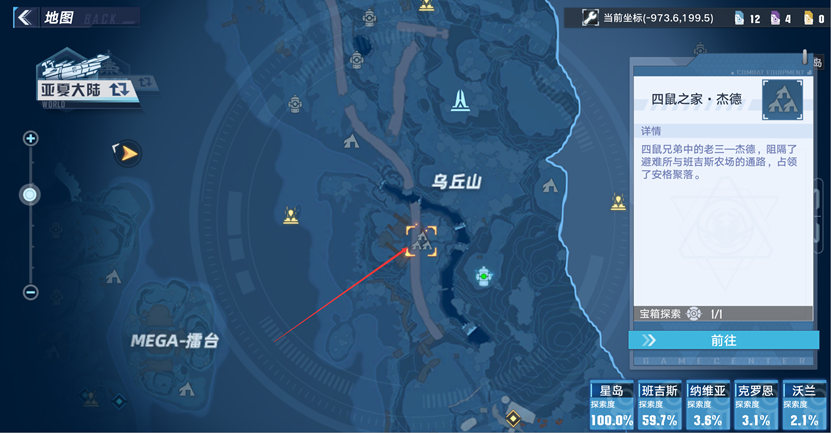Zoom in the map with plus button

[30, 139]
